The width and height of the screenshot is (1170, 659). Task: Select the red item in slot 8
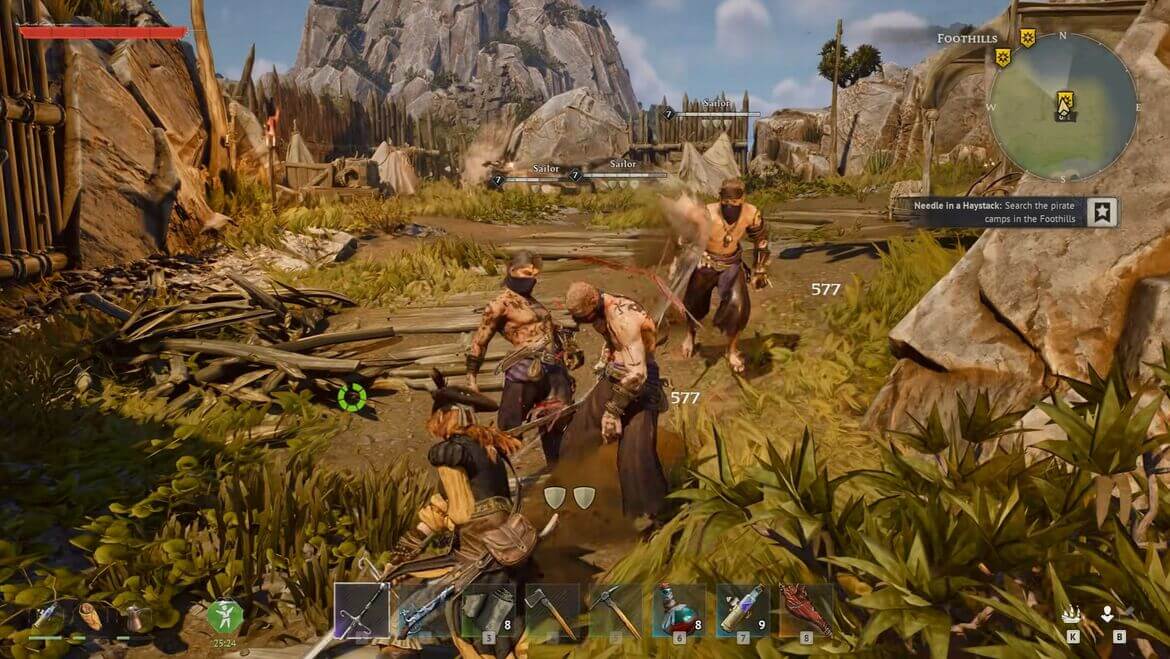(806, 610)
